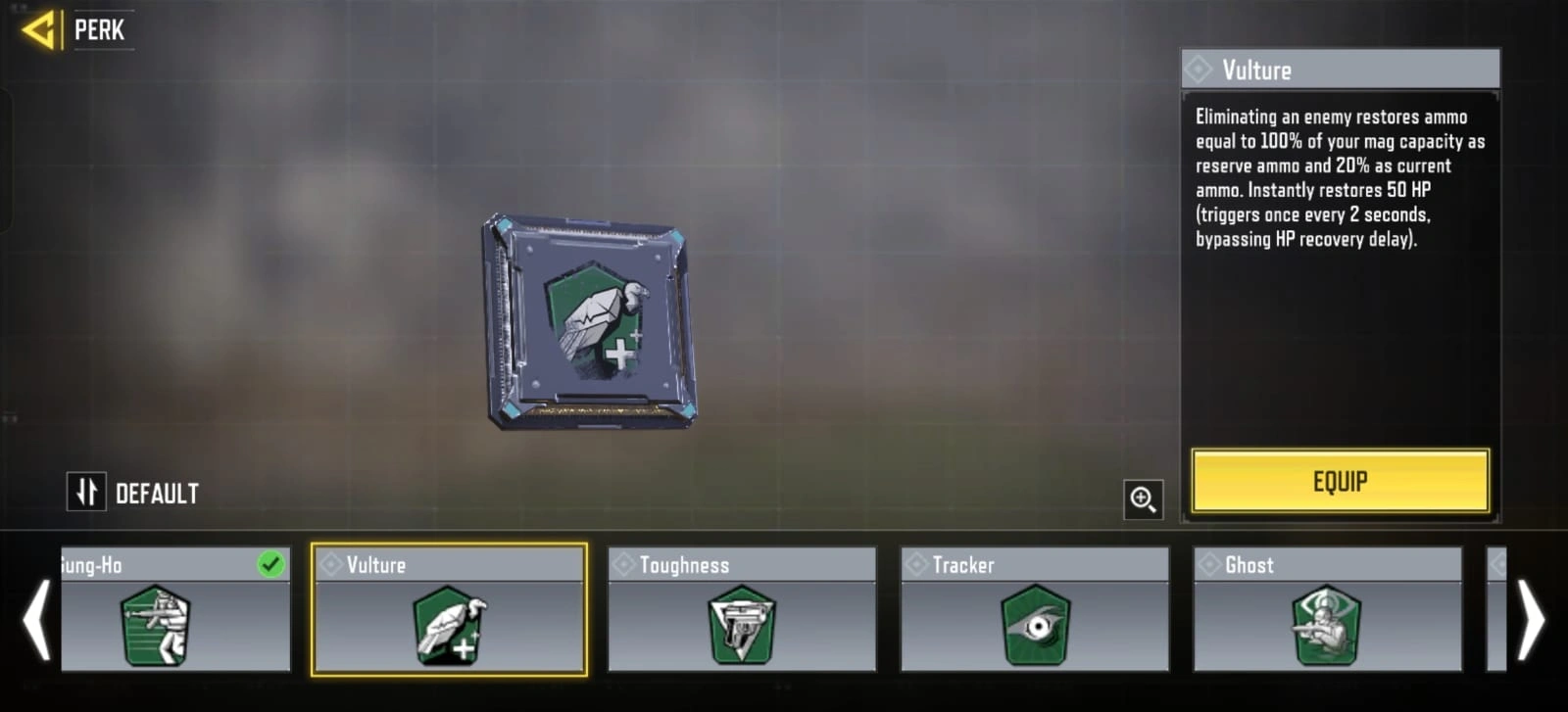Screen dimensions: 1568x712
Task: Click the sort arrows icon beside DEFAULT
Action: coord(86,492)
